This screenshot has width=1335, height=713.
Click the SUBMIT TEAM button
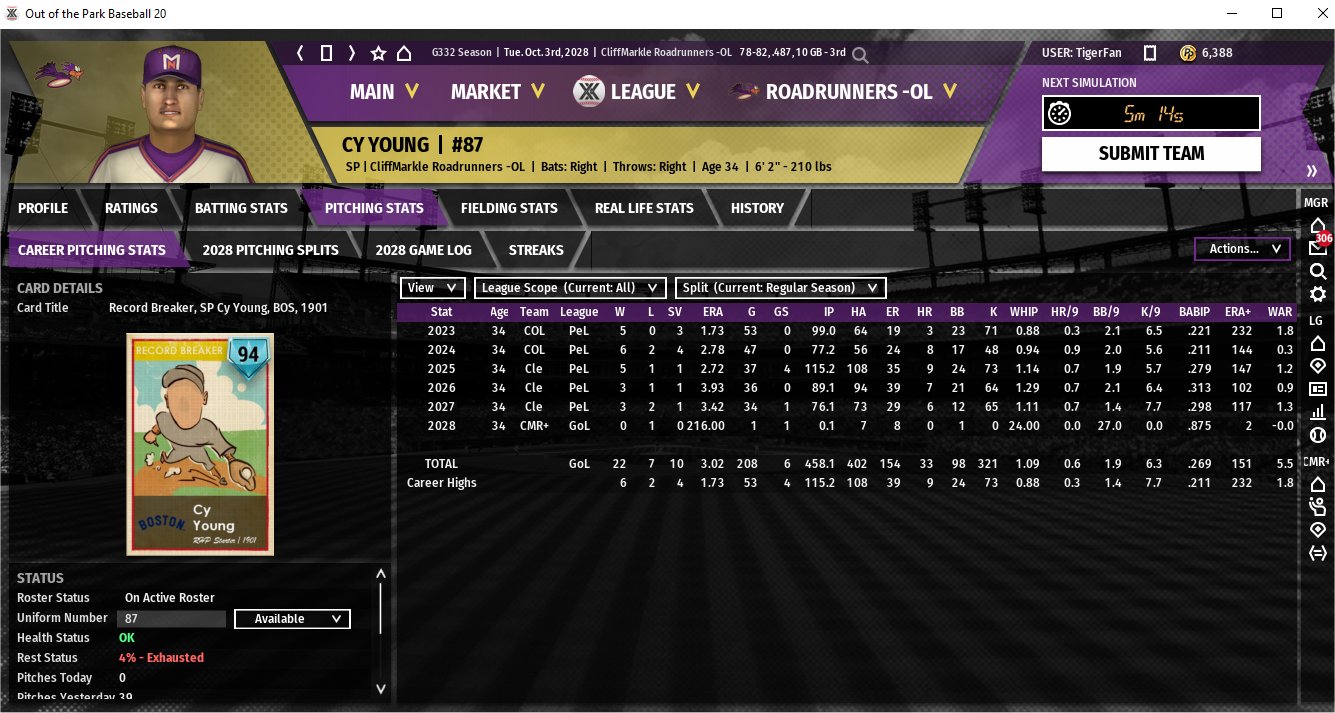[x=1150, y=154]
